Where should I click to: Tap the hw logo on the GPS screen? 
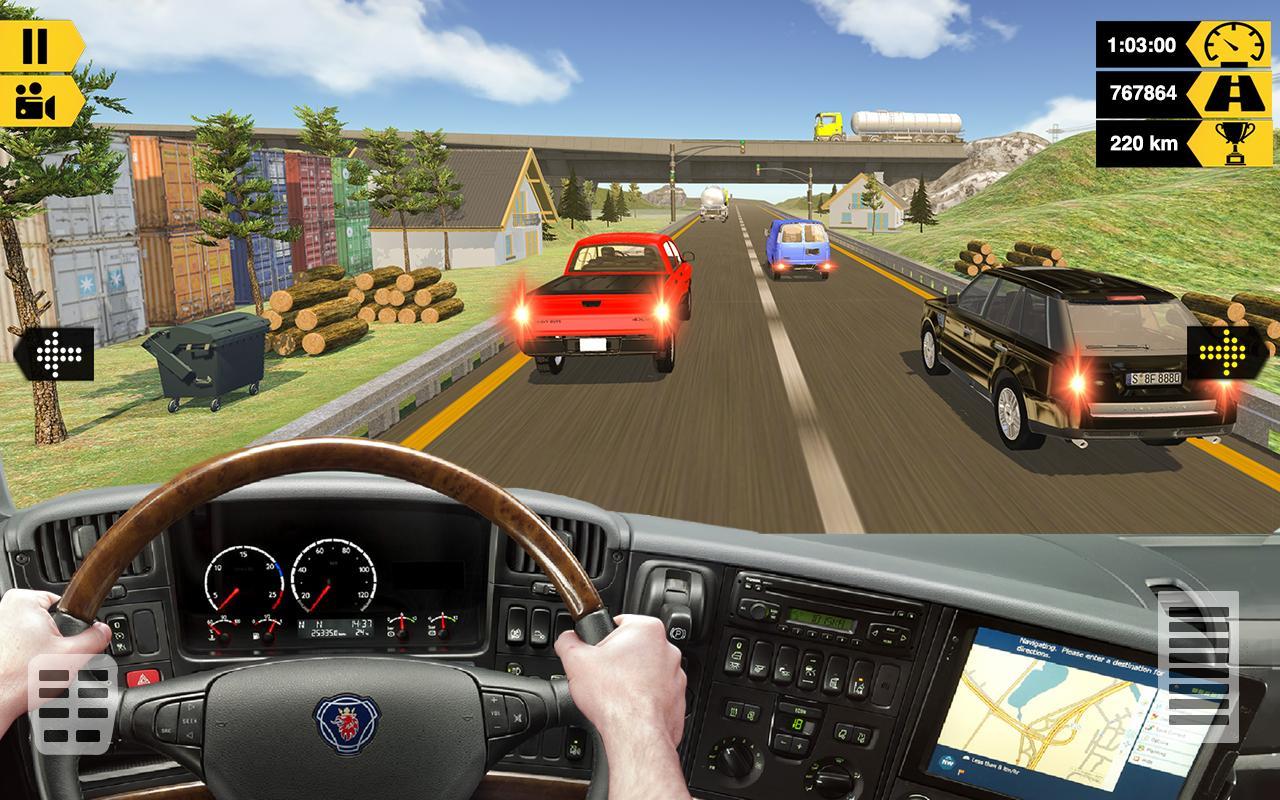948,761
